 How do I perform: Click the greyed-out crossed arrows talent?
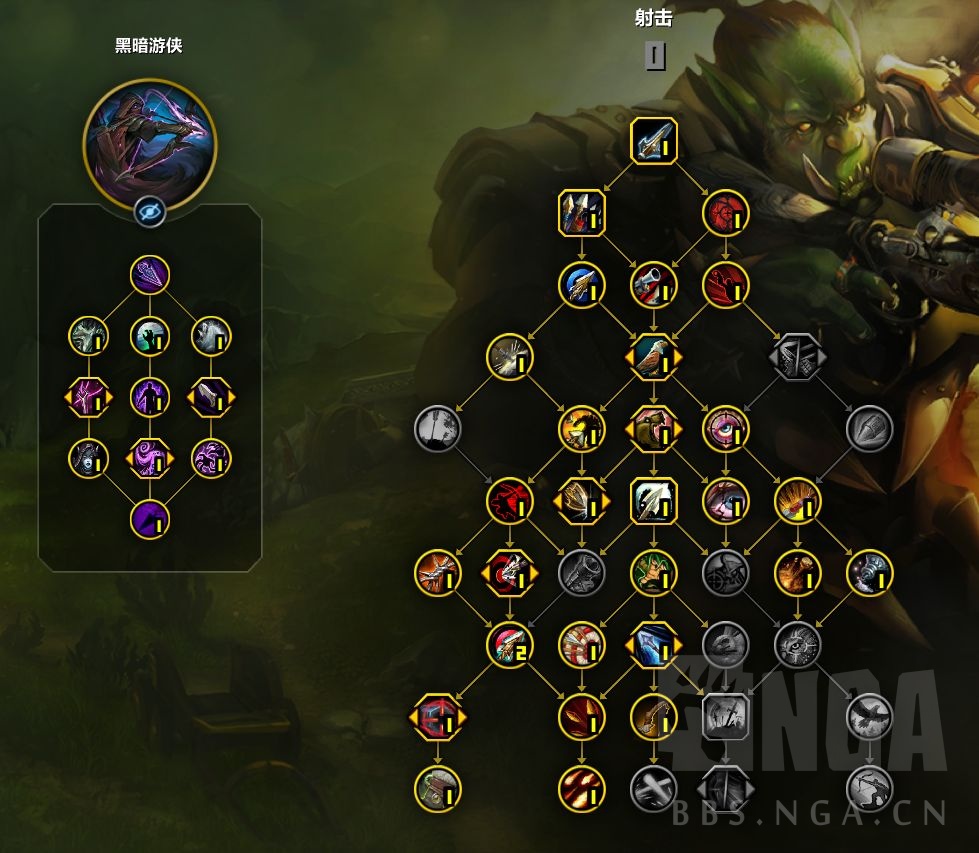[x=654, y=789]
